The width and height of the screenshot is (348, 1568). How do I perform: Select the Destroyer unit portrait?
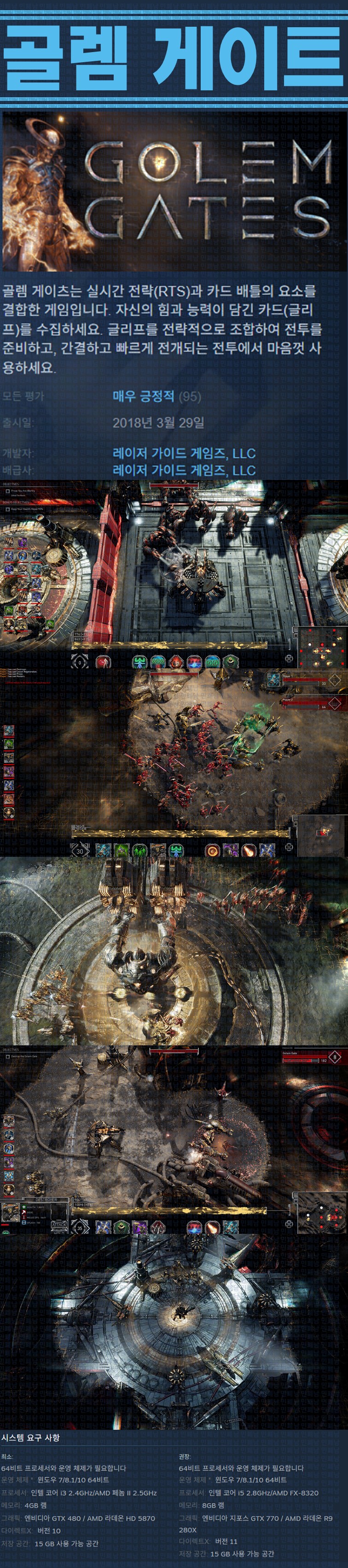(x=10, y=1213)
